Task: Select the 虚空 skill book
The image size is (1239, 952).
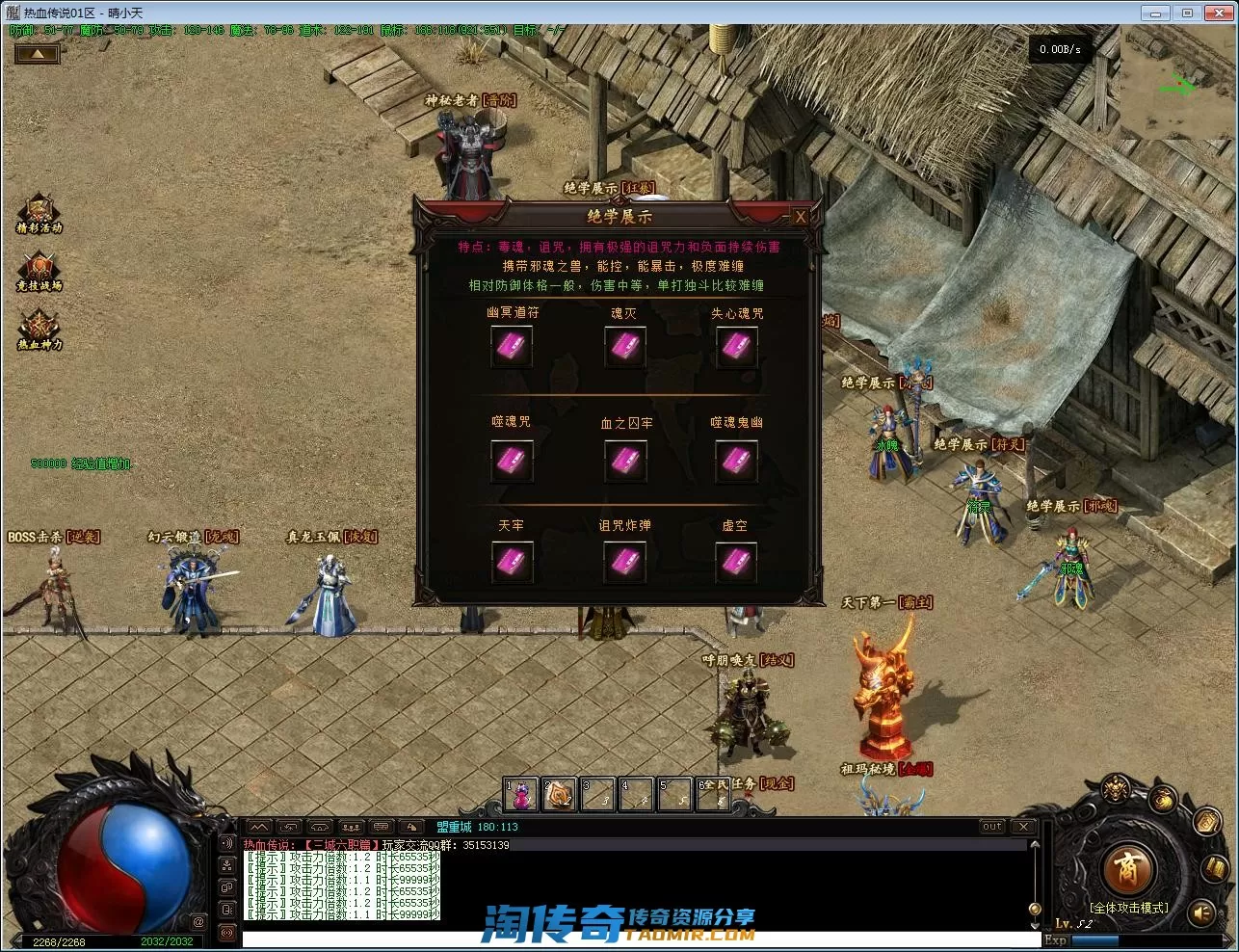Action: [737, 562]
